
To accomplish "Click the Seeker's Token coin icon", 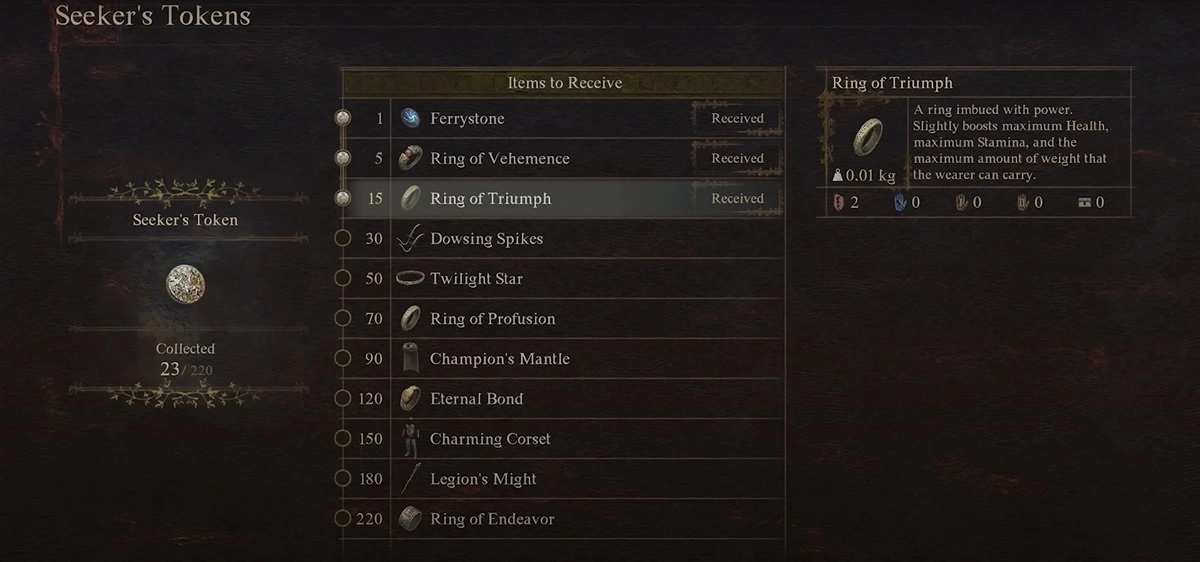I will tap(186, 284).
